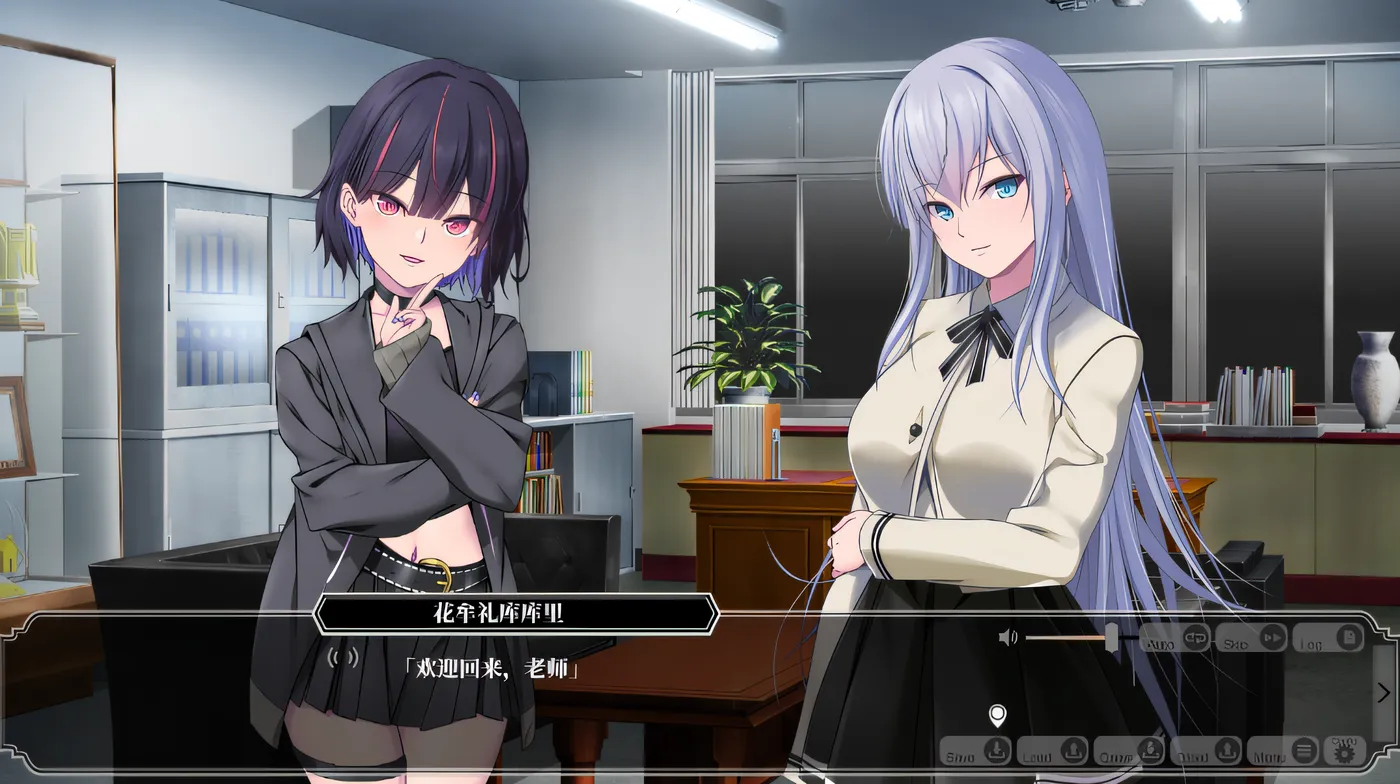Viewport: 1400px width, 784px height.
Task: Open the dialogue history with the Log icon
Action: [1348, 637]
